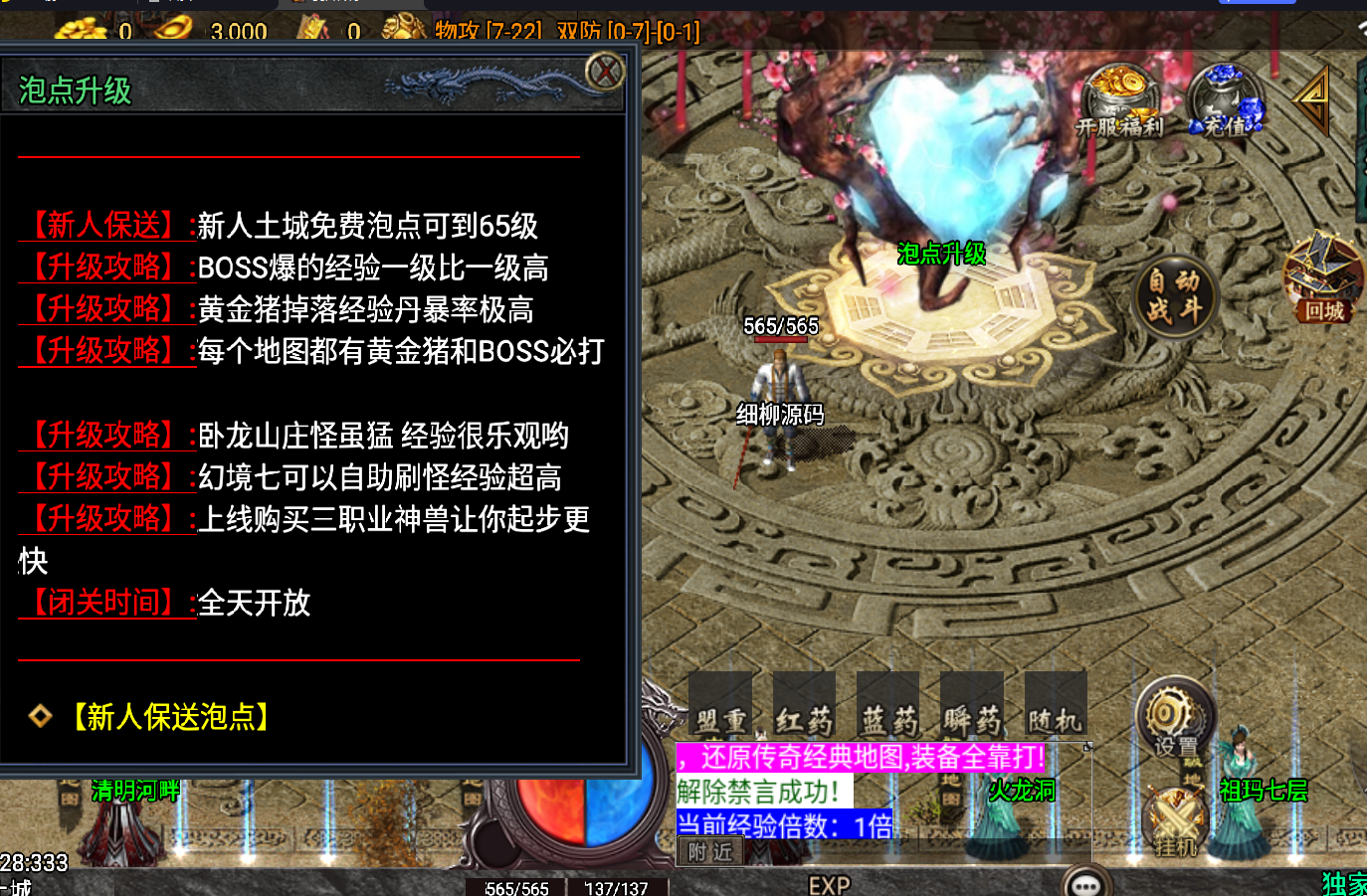Click the gold coin currency icon

(82, 30)
